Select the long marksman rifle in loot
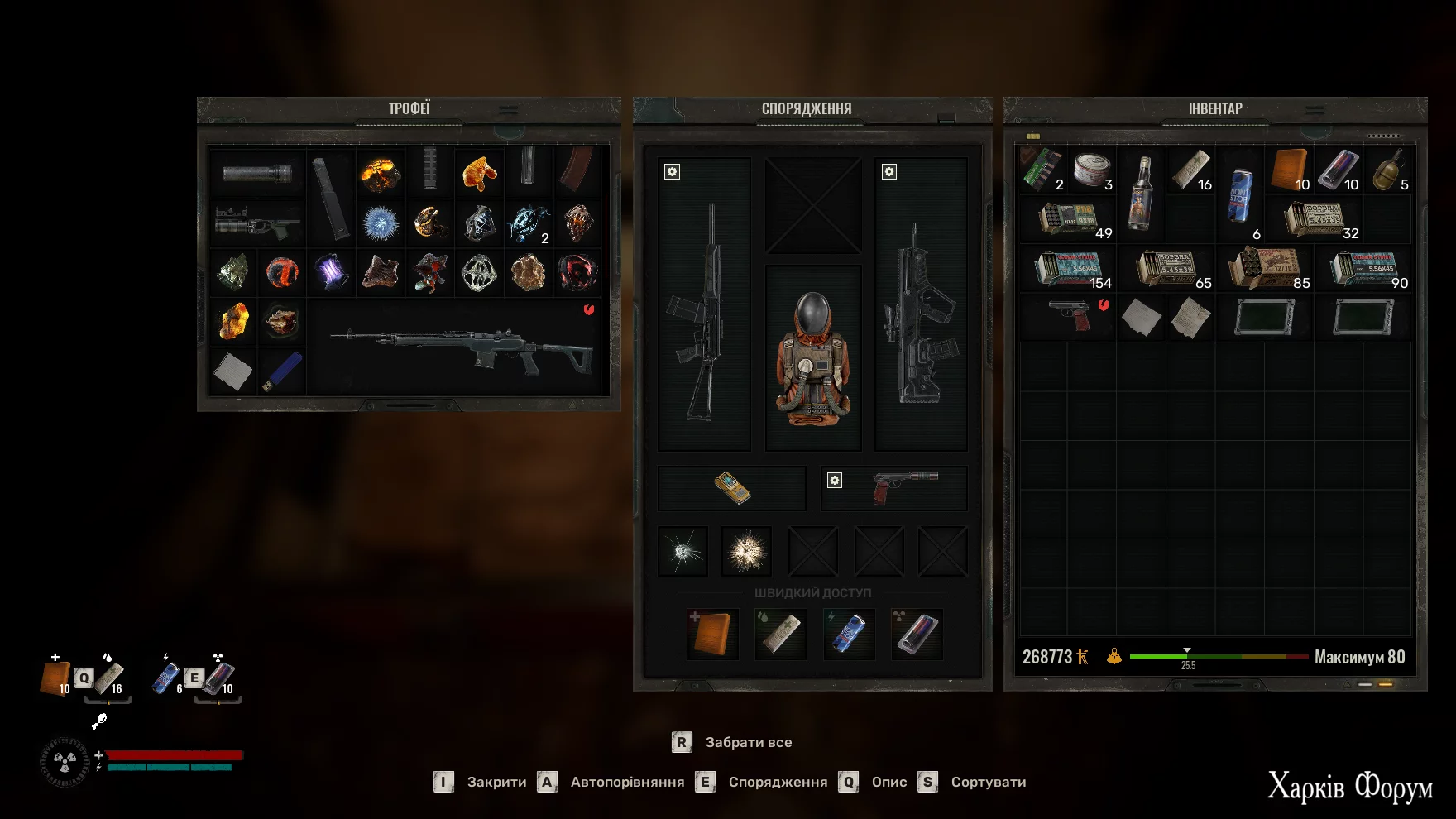1456x819 pixels. pos(460,347)
